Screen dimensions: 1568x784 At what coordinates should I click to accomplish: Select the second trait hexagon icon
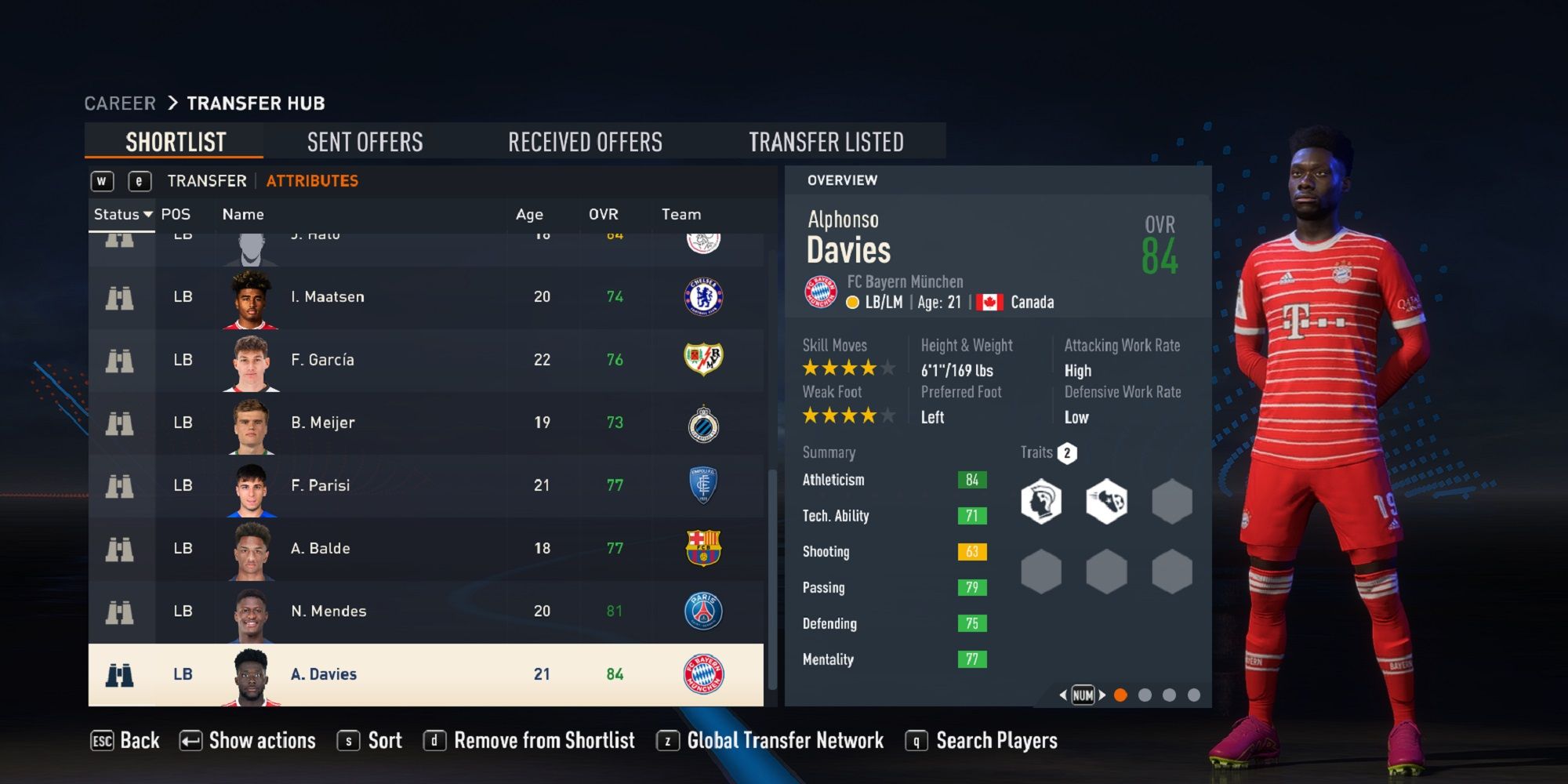1106,502
